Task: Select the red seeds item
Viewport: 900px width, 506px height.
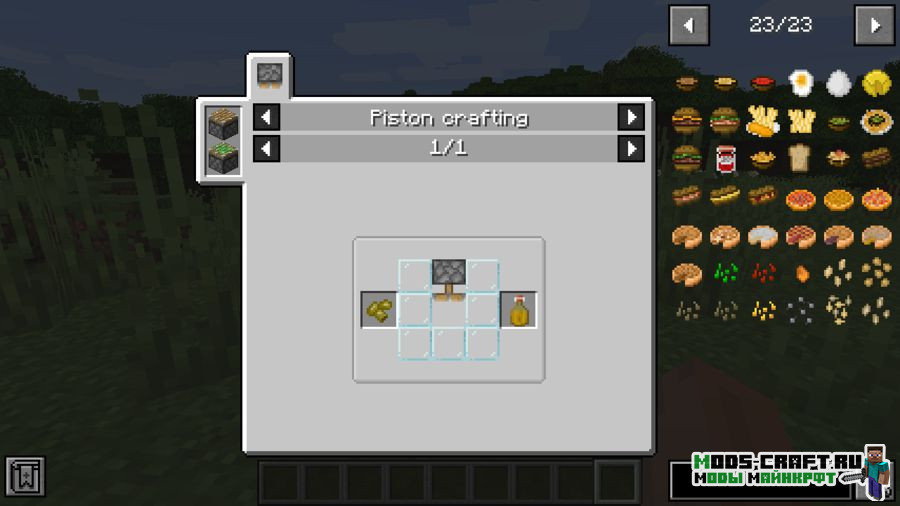Action: tap(762, 273)
